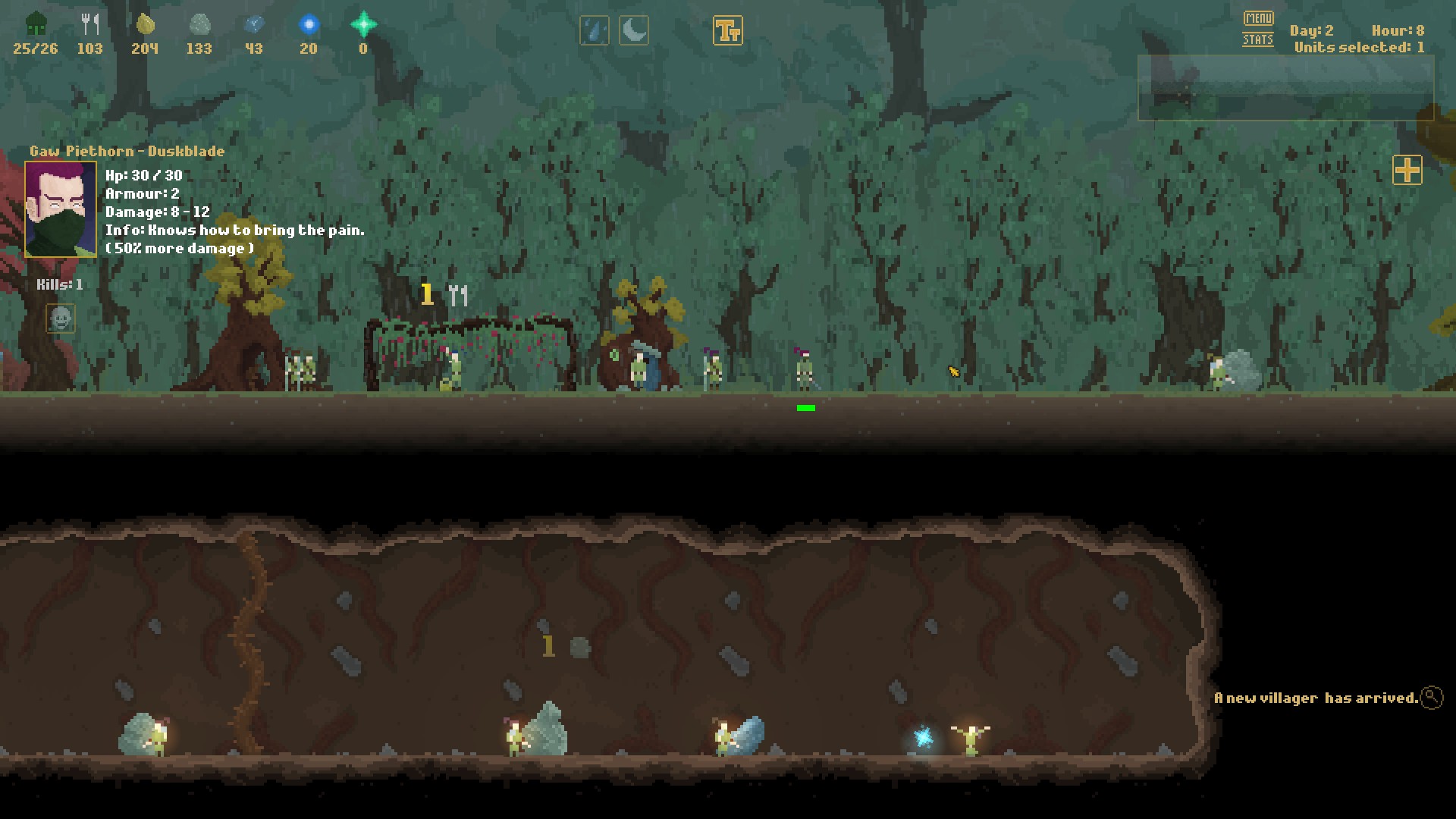Toggle the moon night indicator
The width and height of the screenshot is (1456, 819).
coord(634,30)
